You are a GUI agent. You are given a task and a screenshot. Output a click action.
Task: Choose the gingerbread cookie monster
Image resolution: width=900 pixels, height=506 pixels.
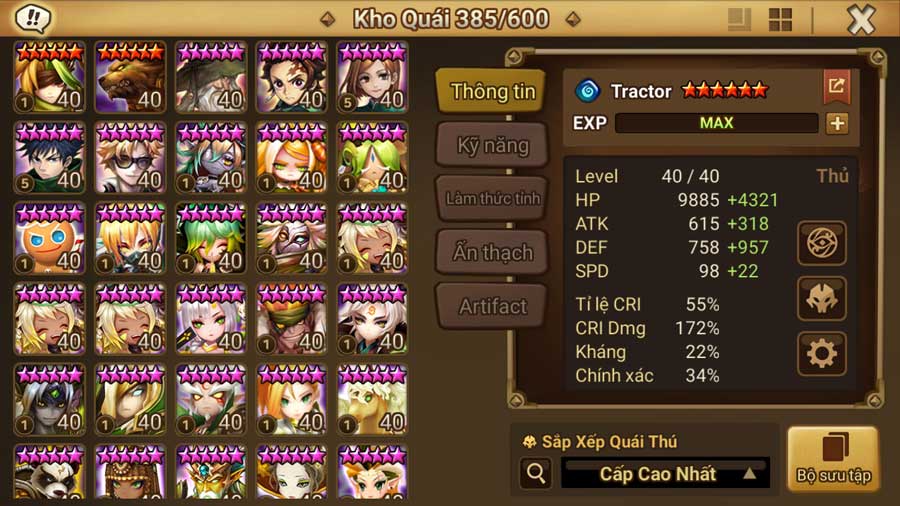(x=50, y=237)
